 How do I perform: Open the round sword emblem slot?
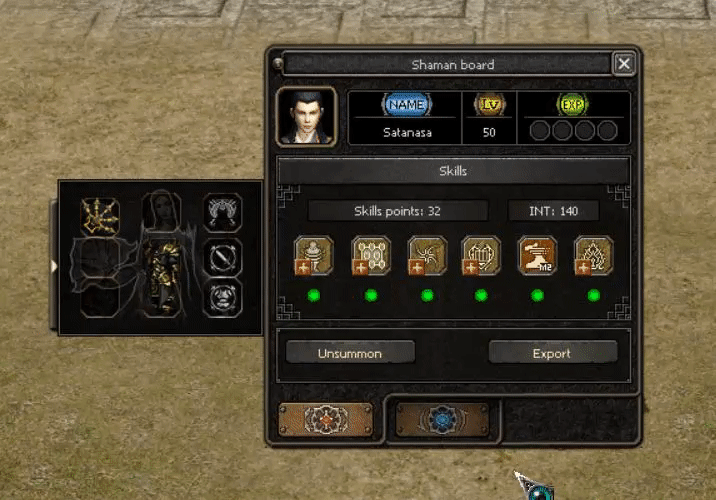click(223, 256)
